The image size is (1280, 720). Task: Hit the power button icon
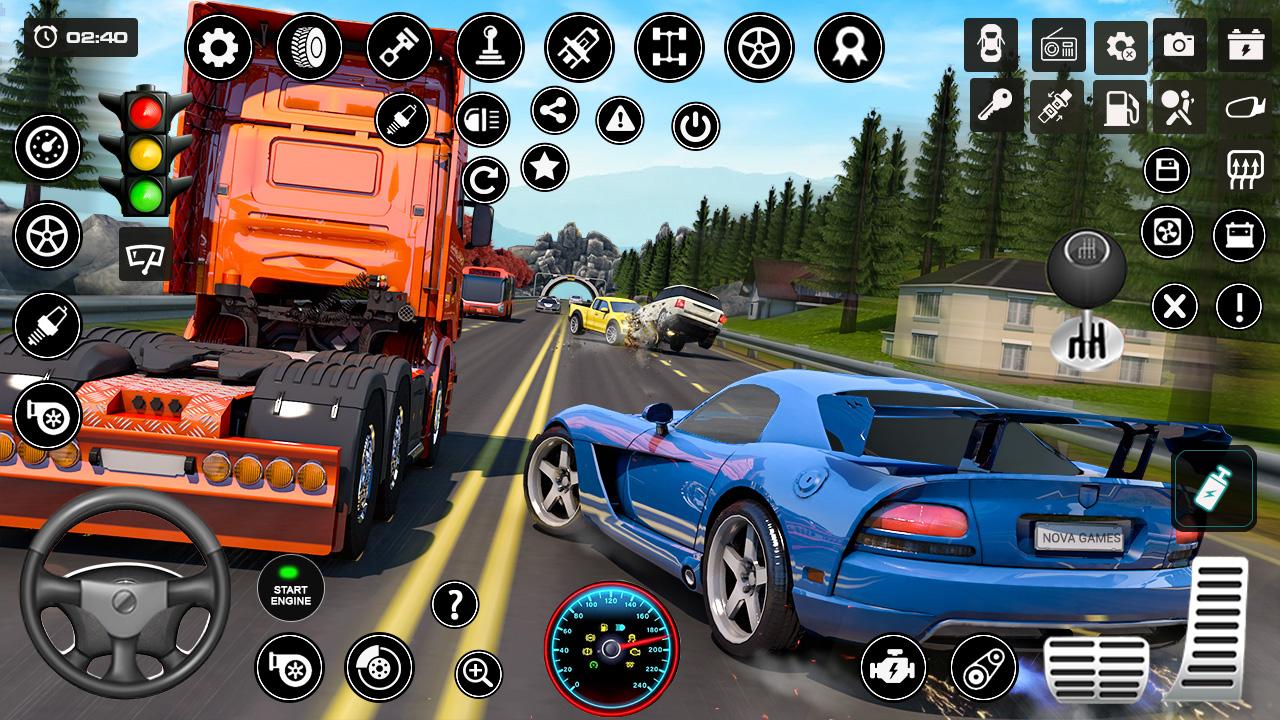[x=696, y=127]
